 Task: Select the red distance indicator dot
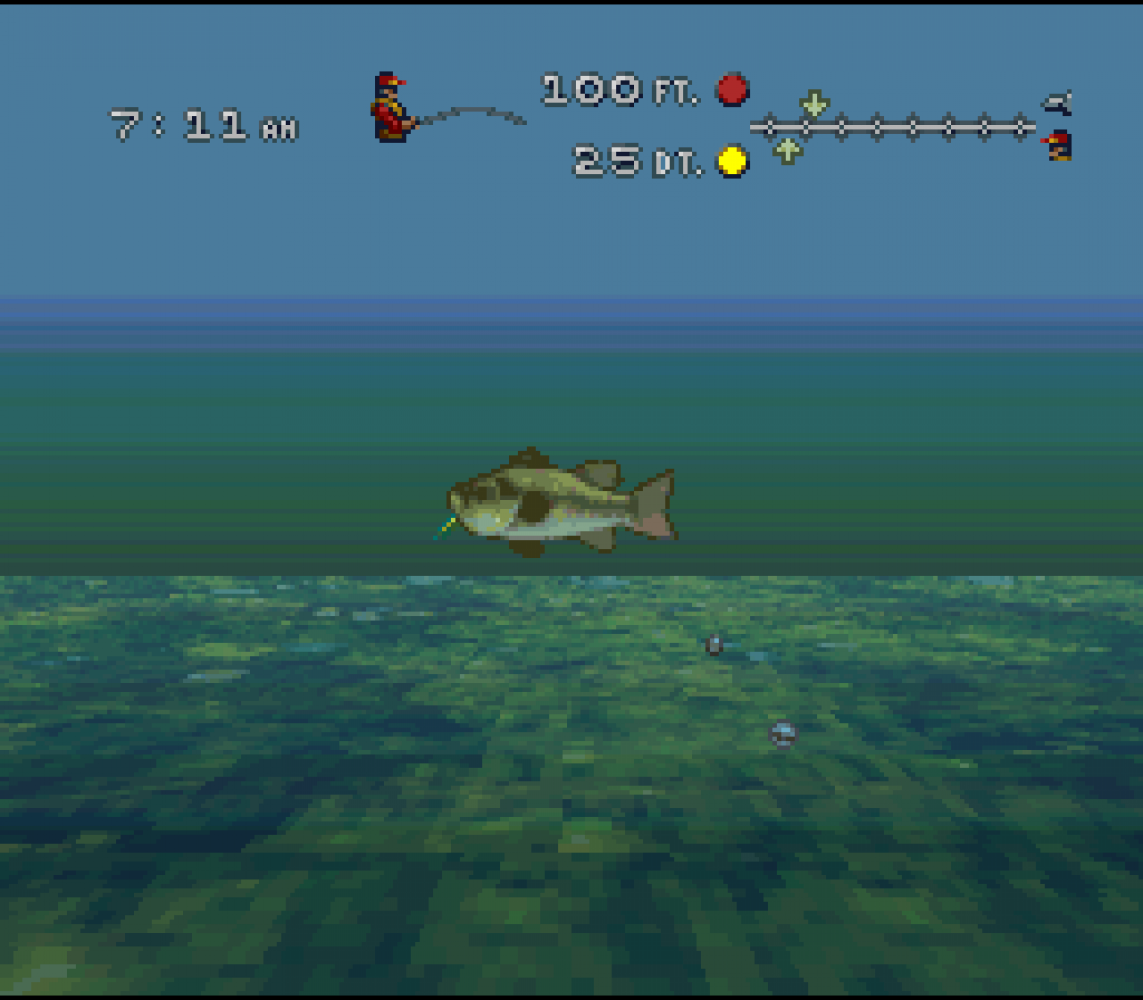(x=732, y=90)
